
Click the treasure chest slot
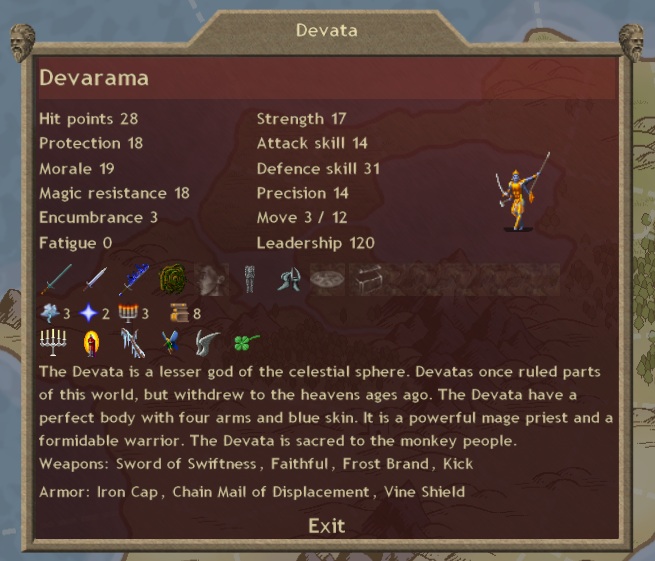coord(367,279)
